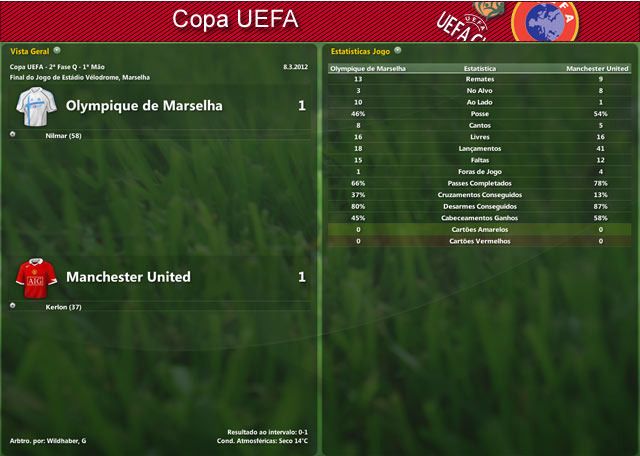Click the Olympique de Marselha stats column header

coord(368,69)
